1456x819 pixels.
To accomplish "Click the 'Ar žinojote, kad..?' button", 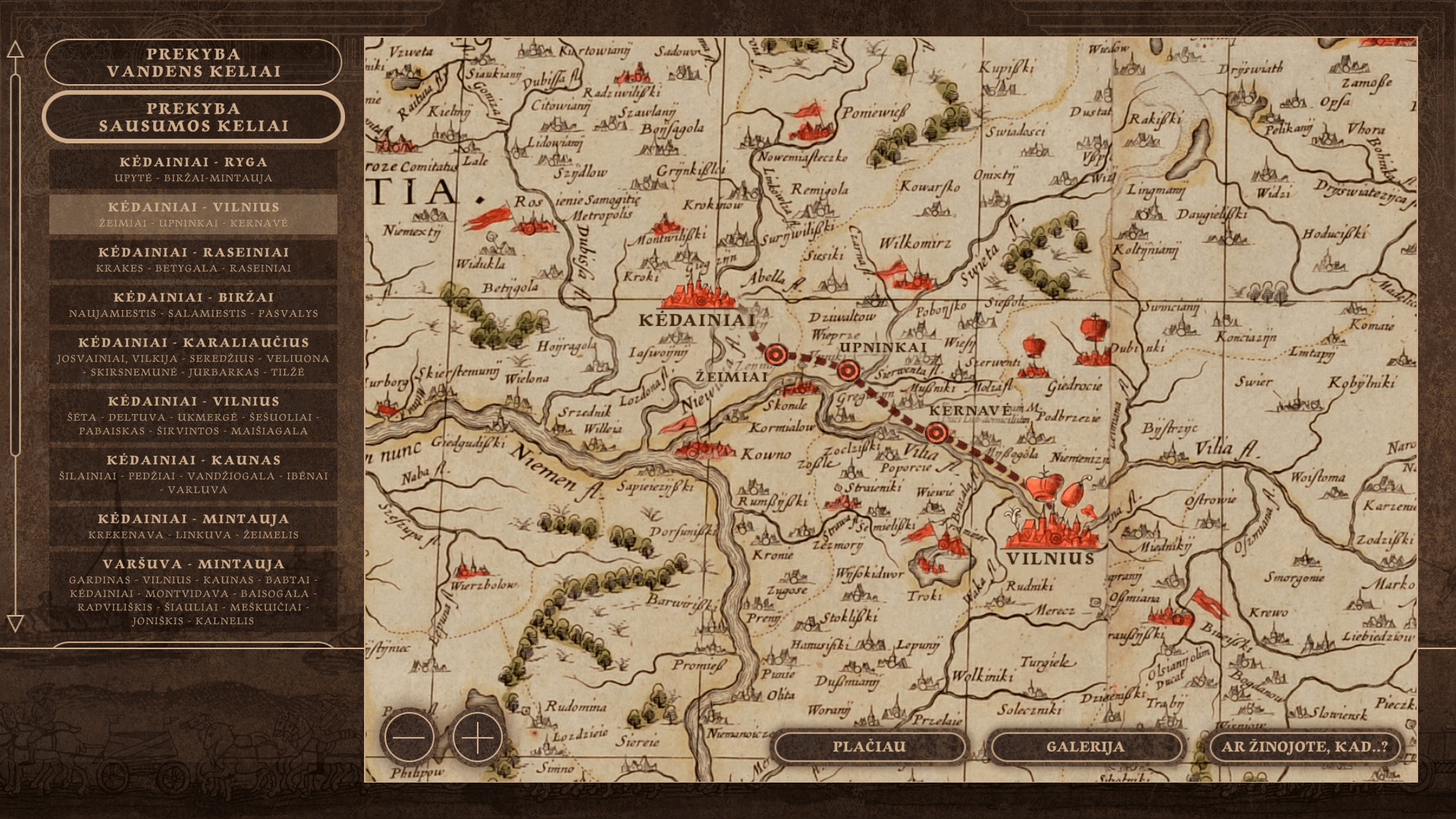I will (x=1304, y=747).
